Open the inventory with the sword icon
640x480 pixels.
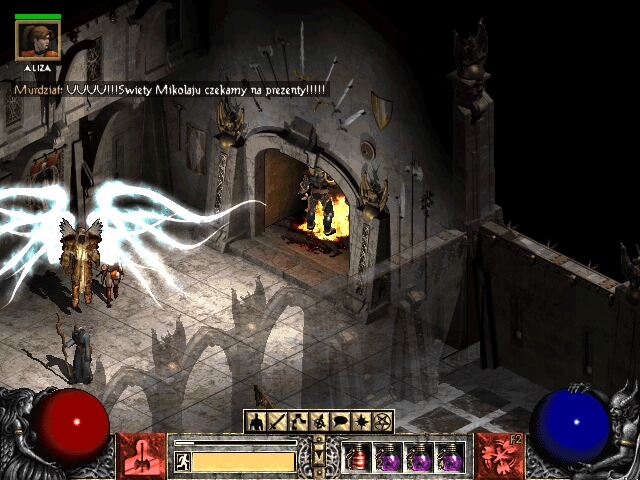[277, 422]
